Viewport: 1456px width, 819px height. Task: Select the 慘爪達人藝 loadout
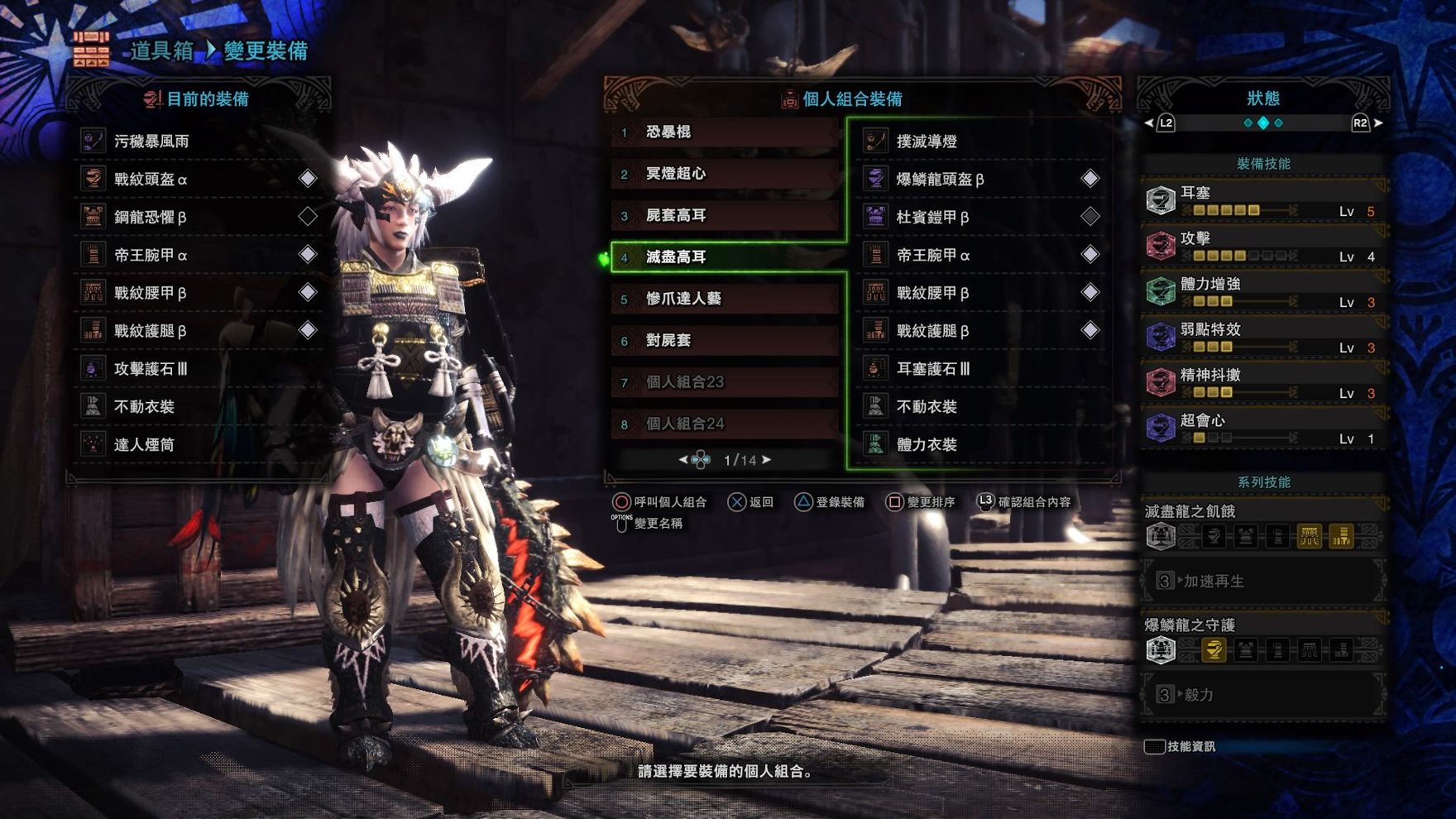(724, 299)
